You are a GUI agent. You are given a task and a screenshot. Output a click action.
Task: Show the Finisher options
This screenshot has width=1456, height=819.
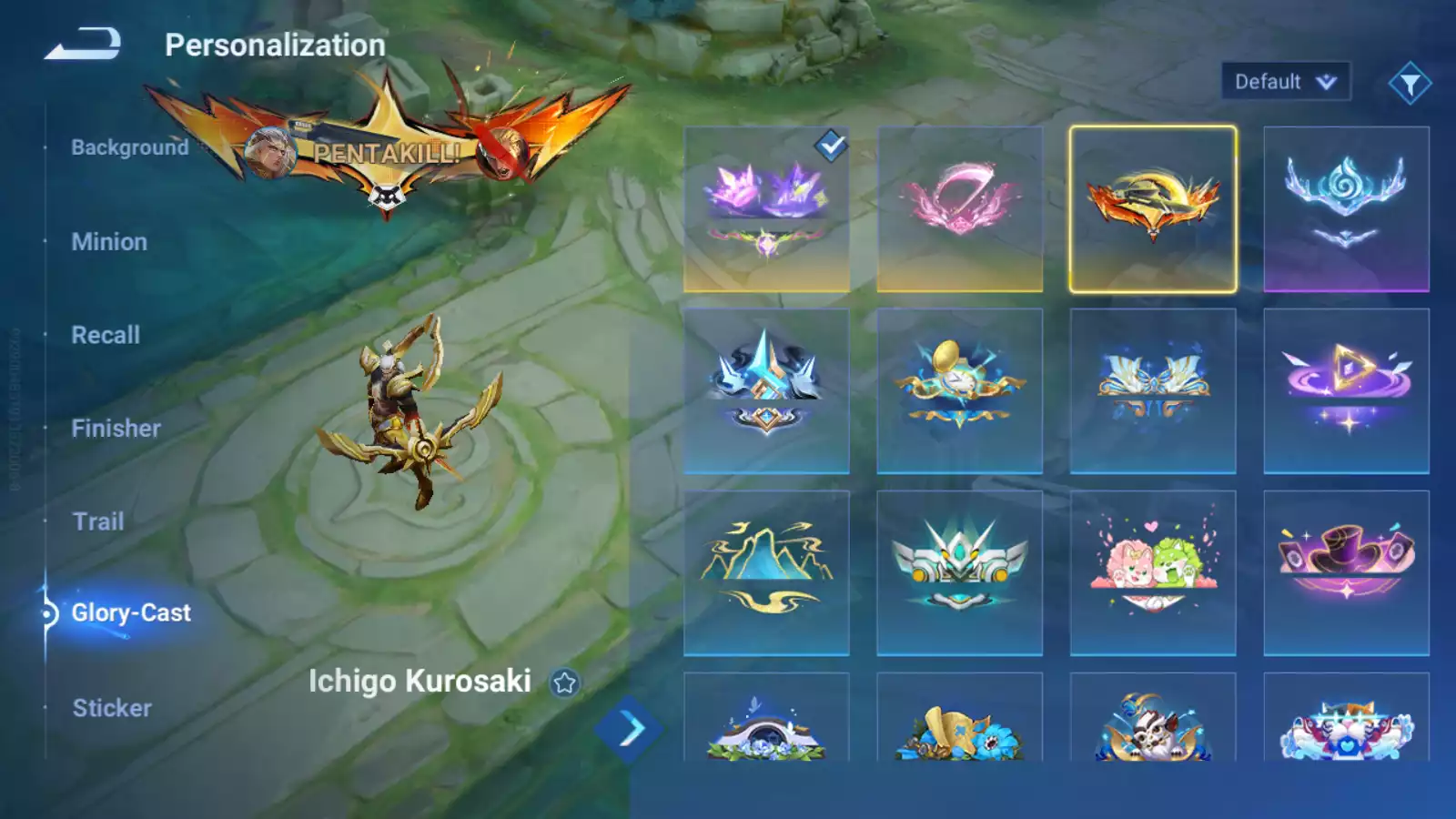pyautogui.click(x=116, y=429)
